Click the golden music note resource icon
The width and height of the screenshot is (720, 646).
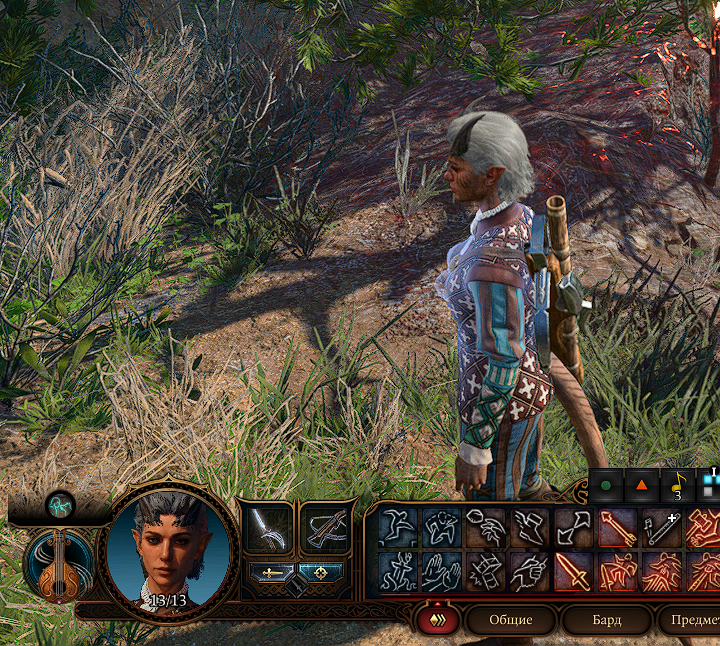(677, 485)
